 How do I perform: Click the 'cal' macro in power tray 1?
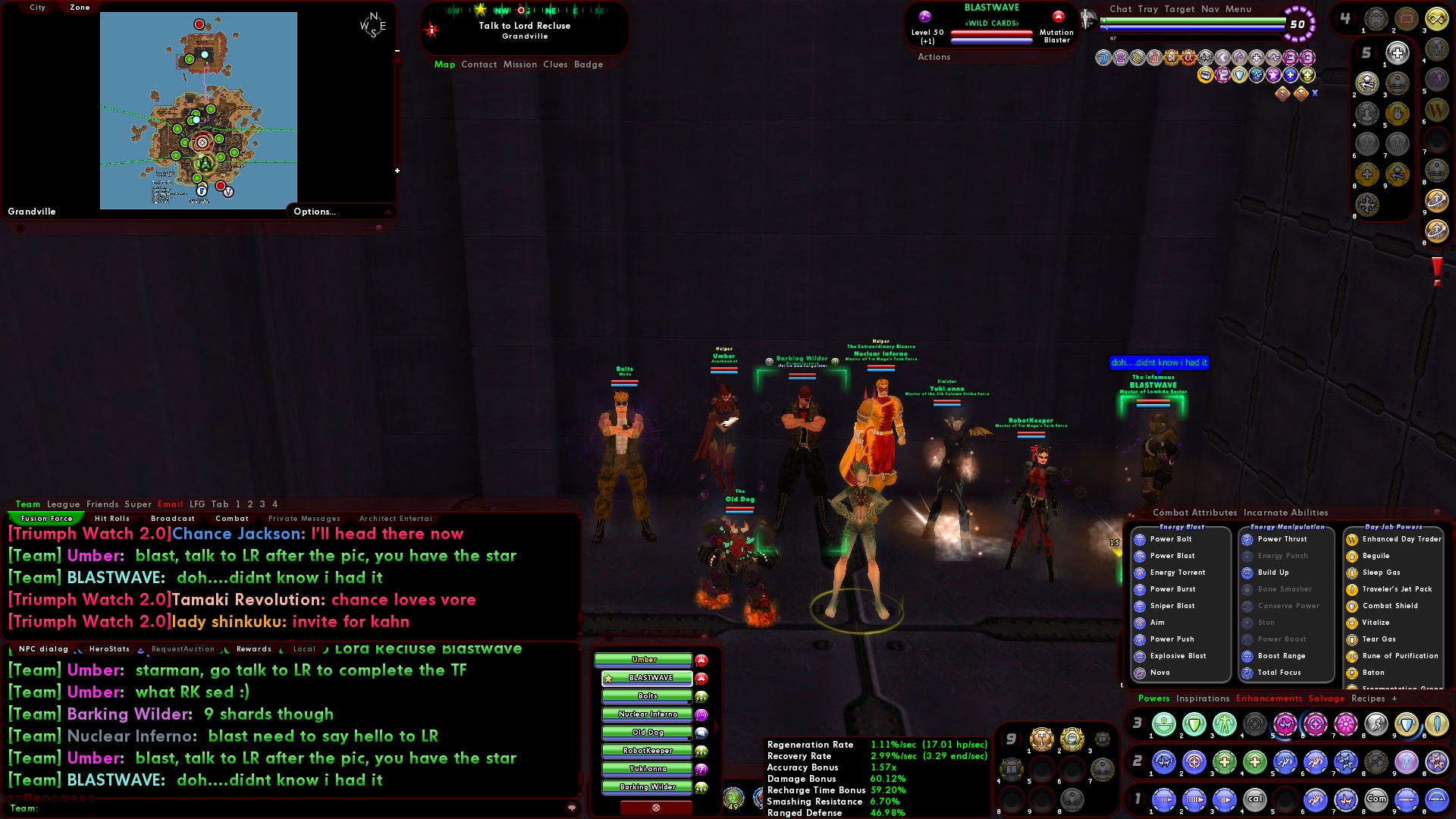(1255, 799)
